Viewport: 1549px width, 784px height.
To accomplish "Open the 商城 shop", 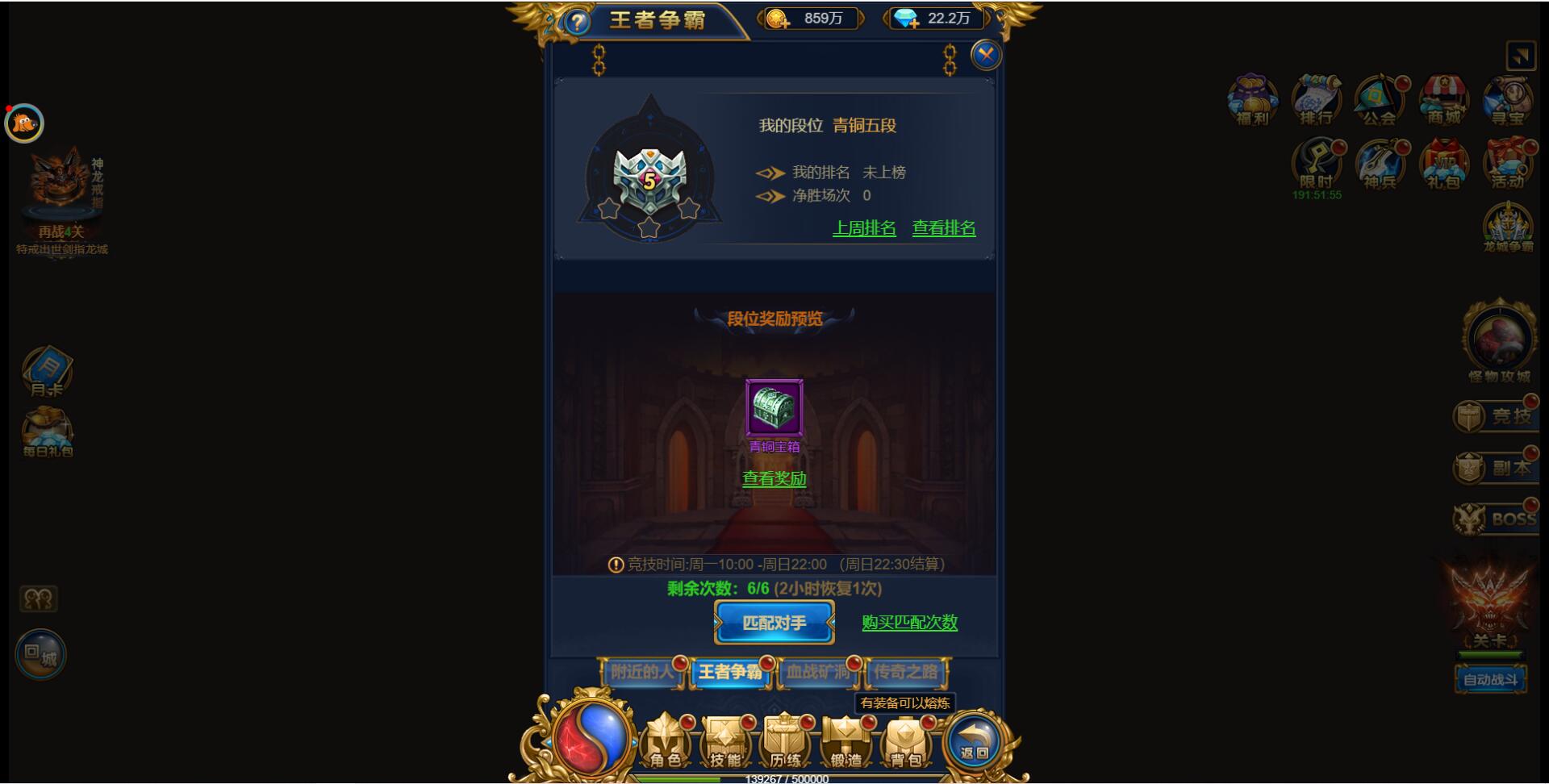I will (x=1443, y=101).
